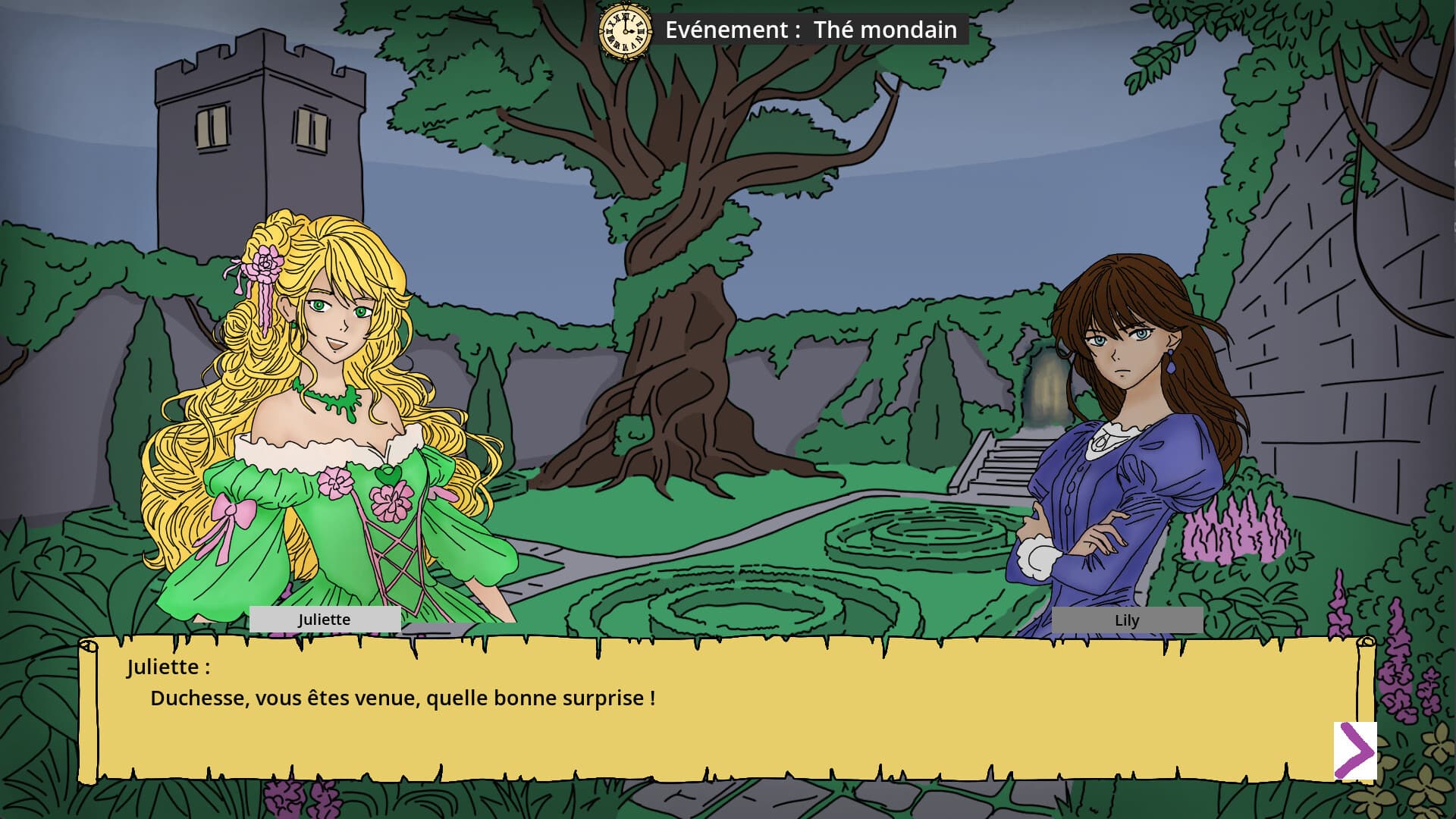Click the glowing doorway in the garden wall
1456x819 pixels.
pos(1046,387)
